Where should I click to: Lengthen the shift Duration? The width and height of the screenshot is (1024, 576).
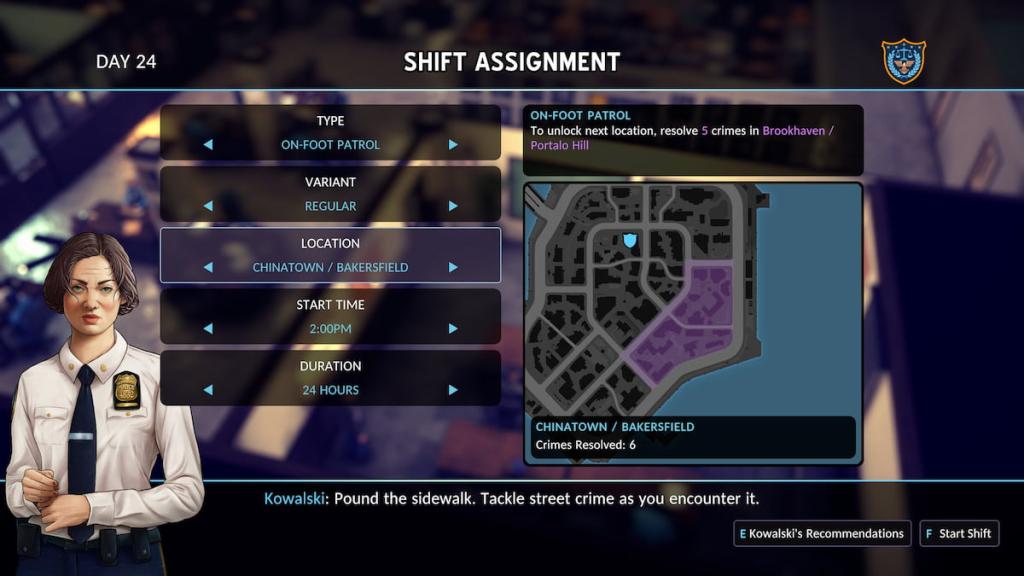pos(453,390)
